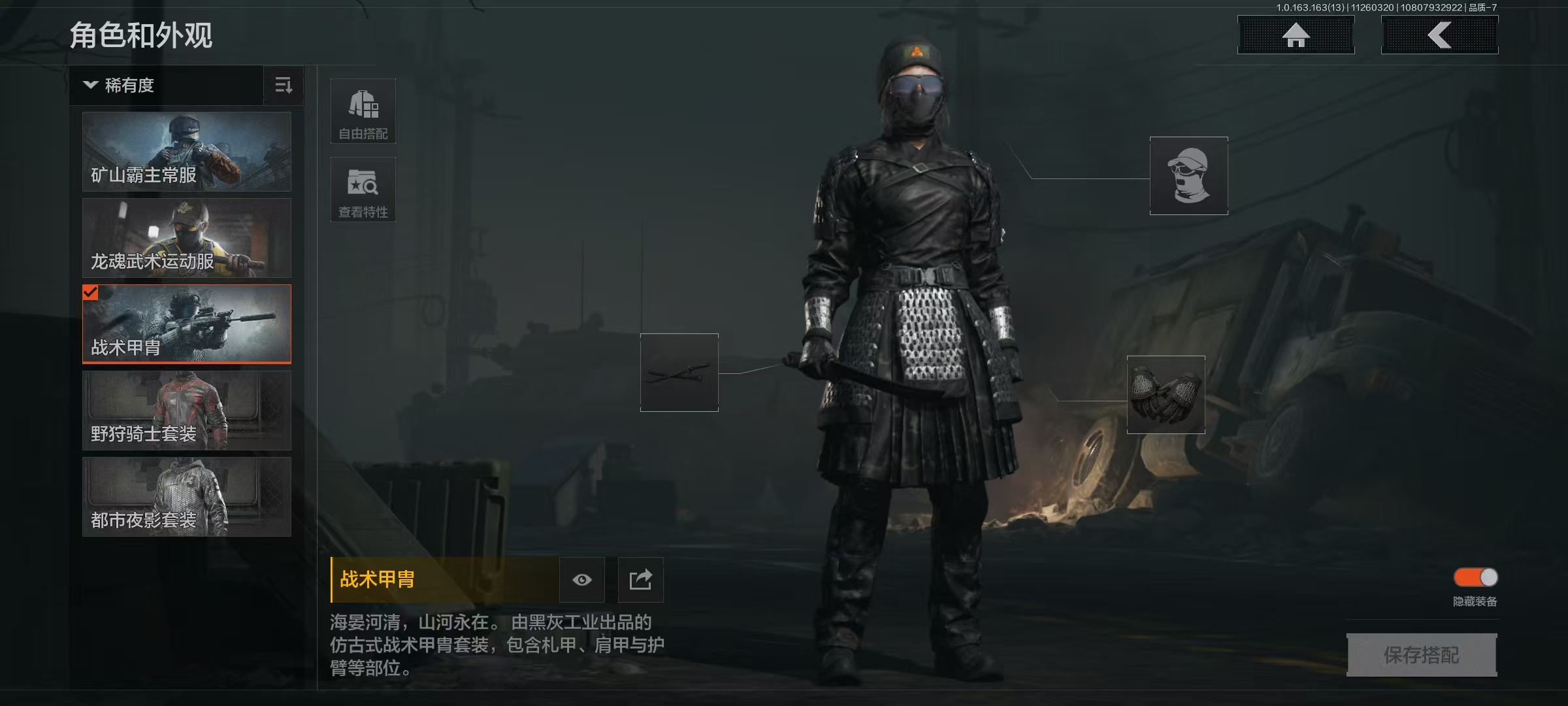
Task: Pick the 野狩骑士套装 outfit
Action: [x=187, y=411]
